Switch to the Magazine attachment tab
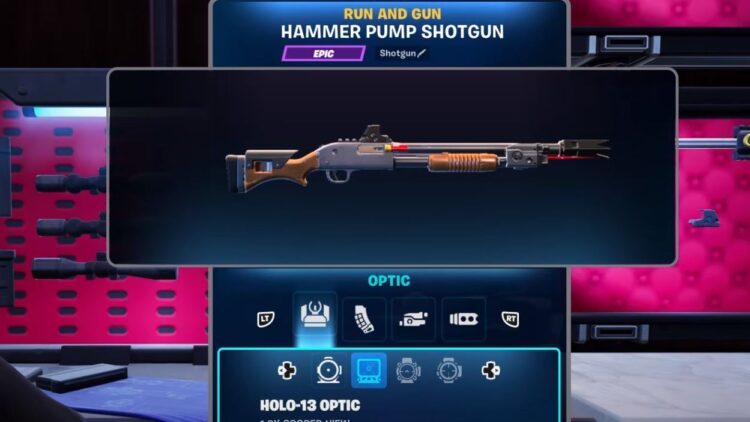 coord(364,319)
